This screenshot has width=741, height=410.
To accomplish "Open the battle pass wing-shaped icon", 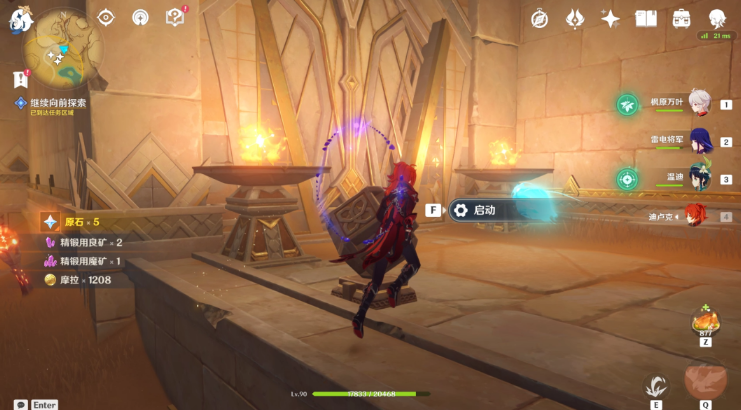I will click(575, 18).
